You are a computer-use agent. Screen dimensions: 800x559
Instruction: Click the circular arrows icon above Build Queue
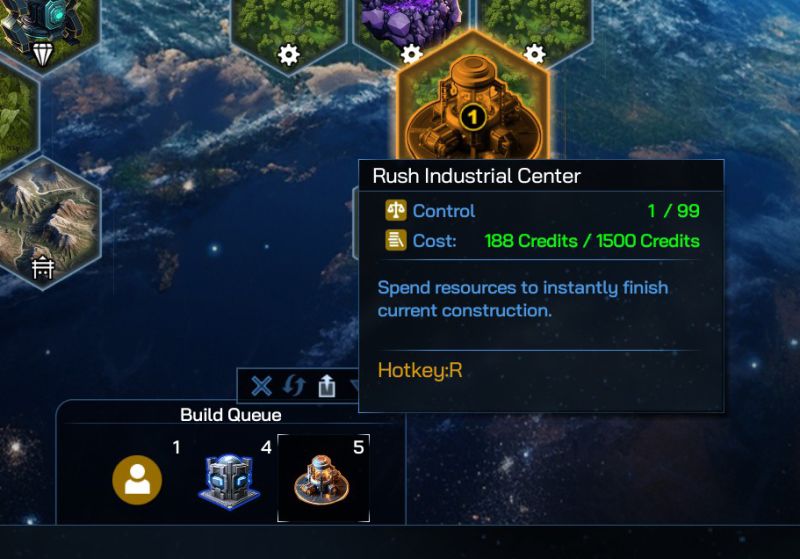(294, 386)
